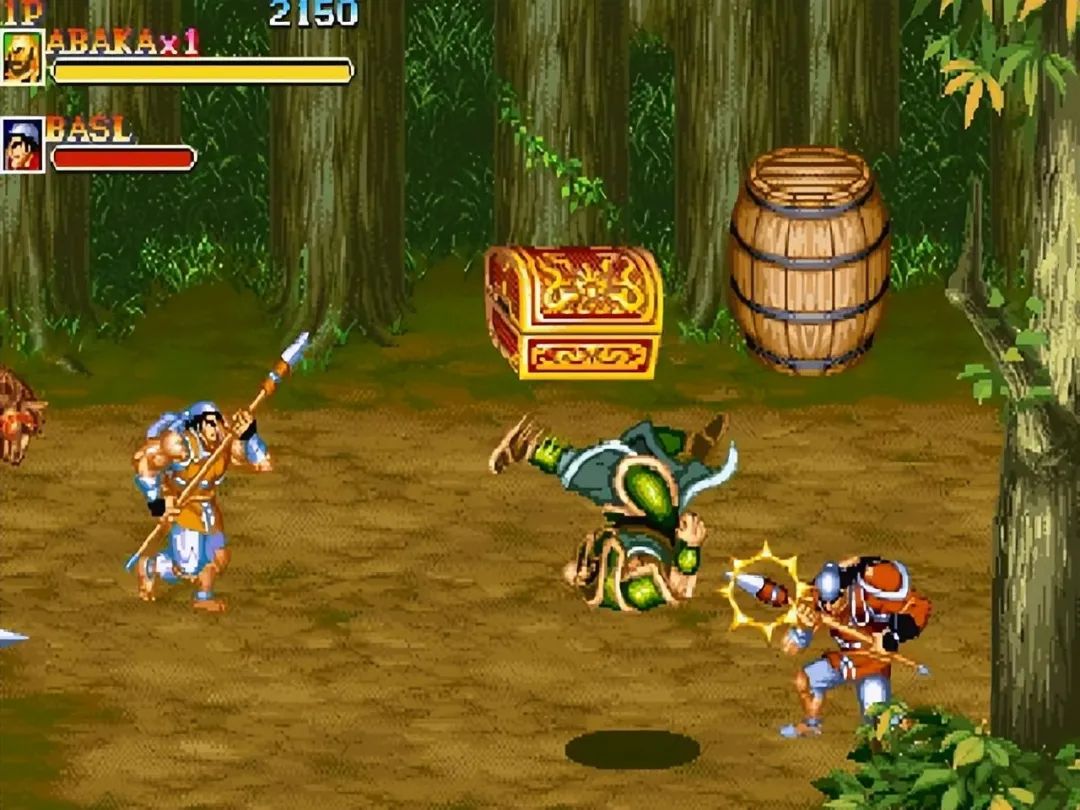Viewport: 1080px width, 810px height.
Task: Select the BASL enemy portrait
Action: coord(22,146)
